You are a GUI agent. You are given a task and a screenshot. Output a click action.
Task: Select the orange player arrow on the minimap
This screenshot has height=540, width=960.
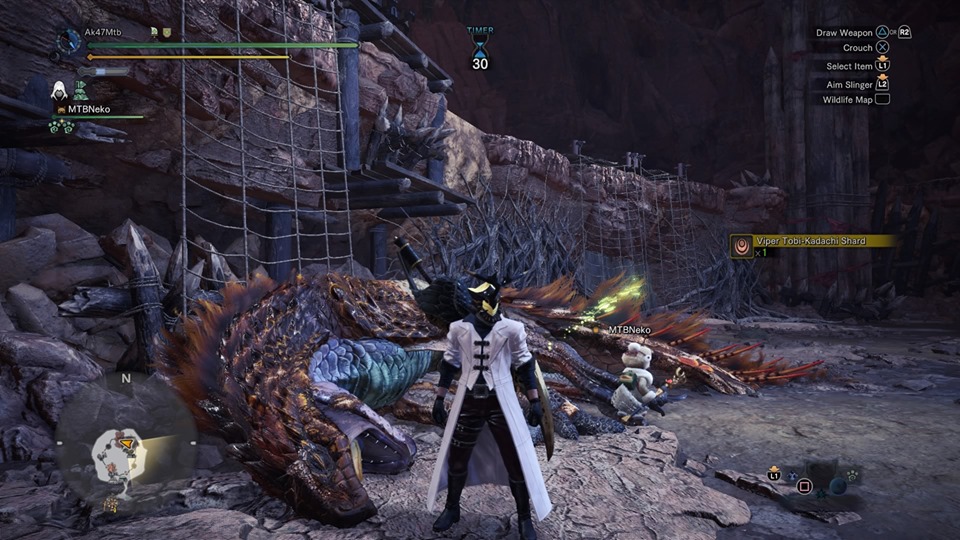point(127,441)
